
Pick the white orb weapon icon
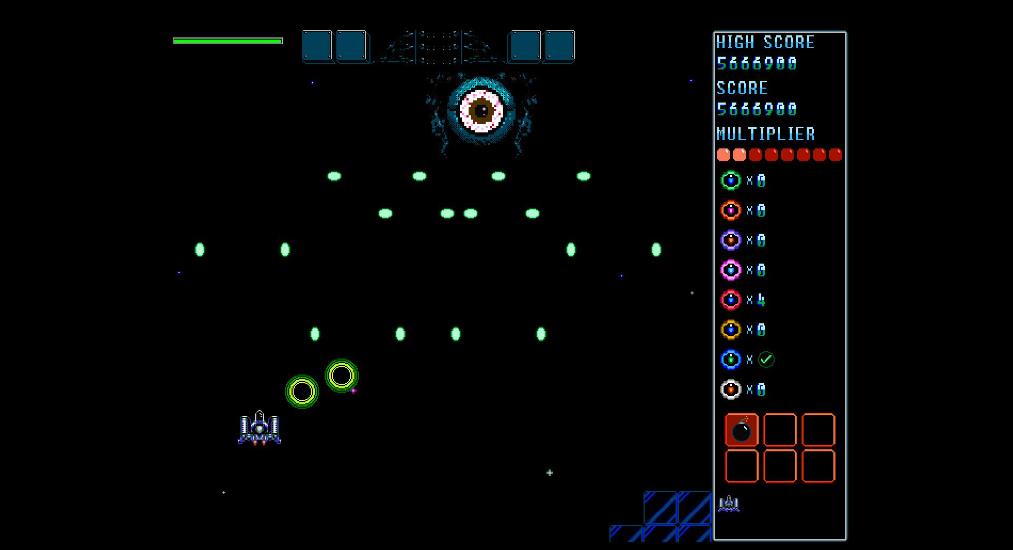point(731,390)
